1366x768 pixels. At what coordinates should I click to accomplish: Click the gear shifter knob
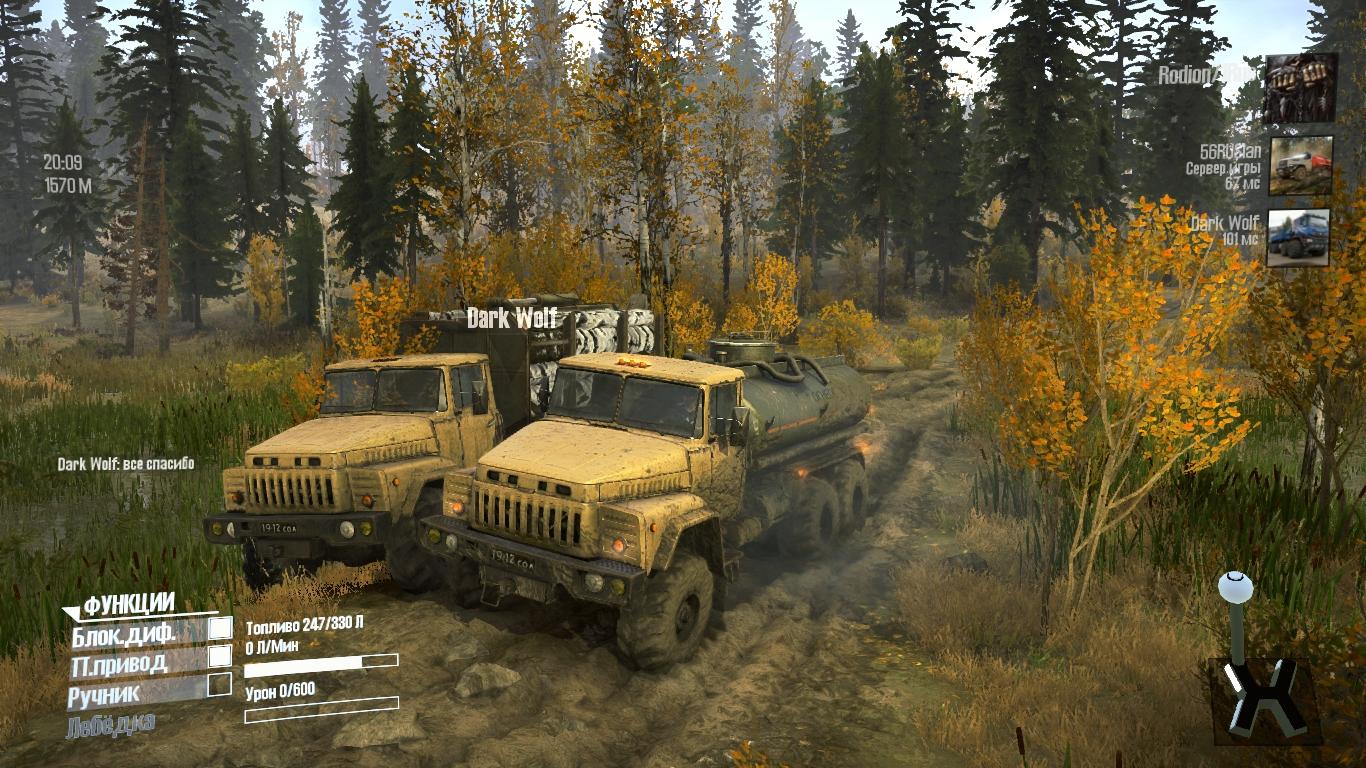click(x=1236, y=583)
